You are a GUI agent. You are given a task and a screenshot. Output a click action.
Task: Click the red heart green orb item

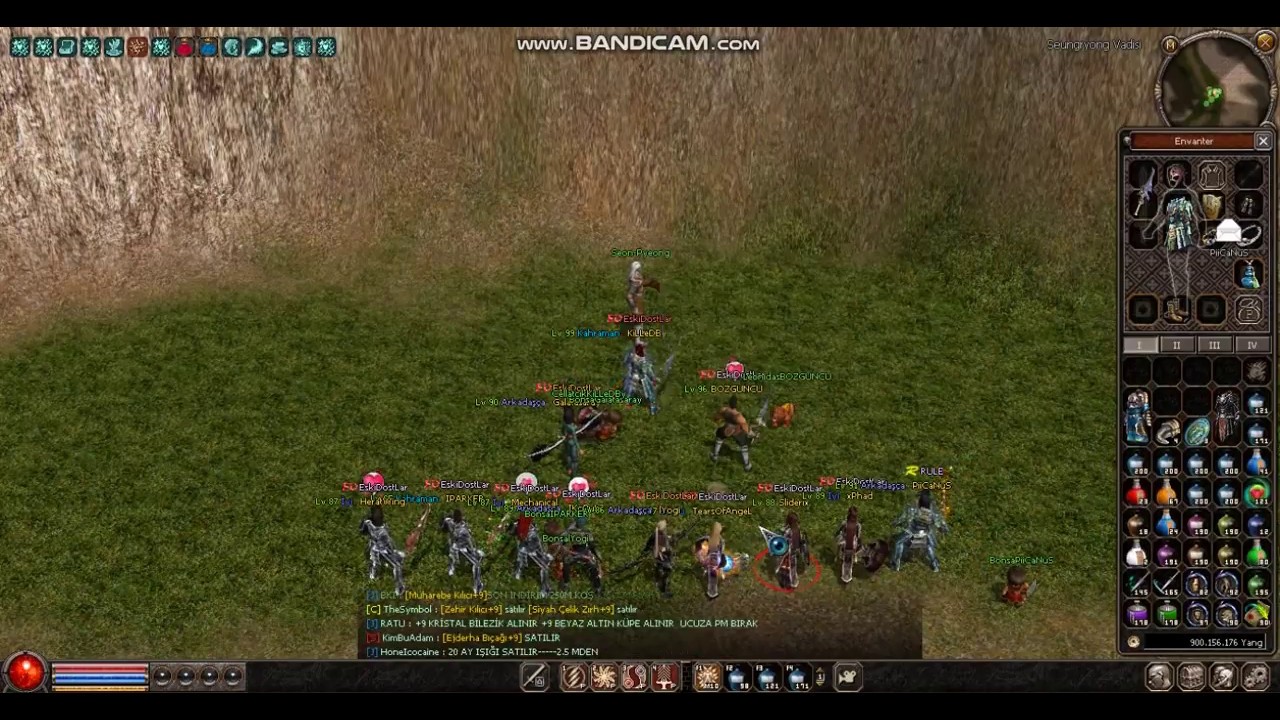pos(1256,493)
